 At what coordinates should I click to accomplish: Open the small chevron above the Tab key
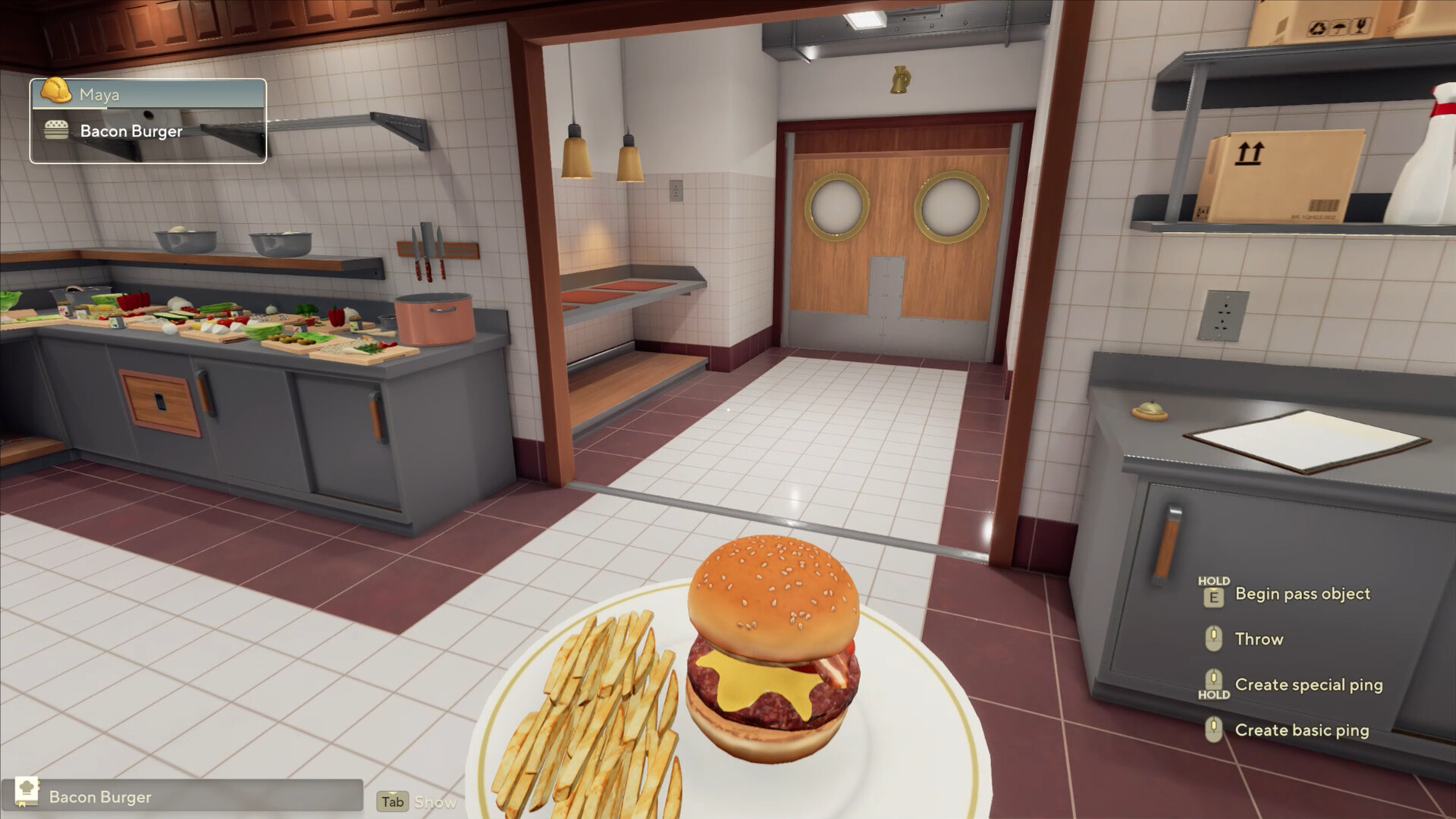(393, 792)
